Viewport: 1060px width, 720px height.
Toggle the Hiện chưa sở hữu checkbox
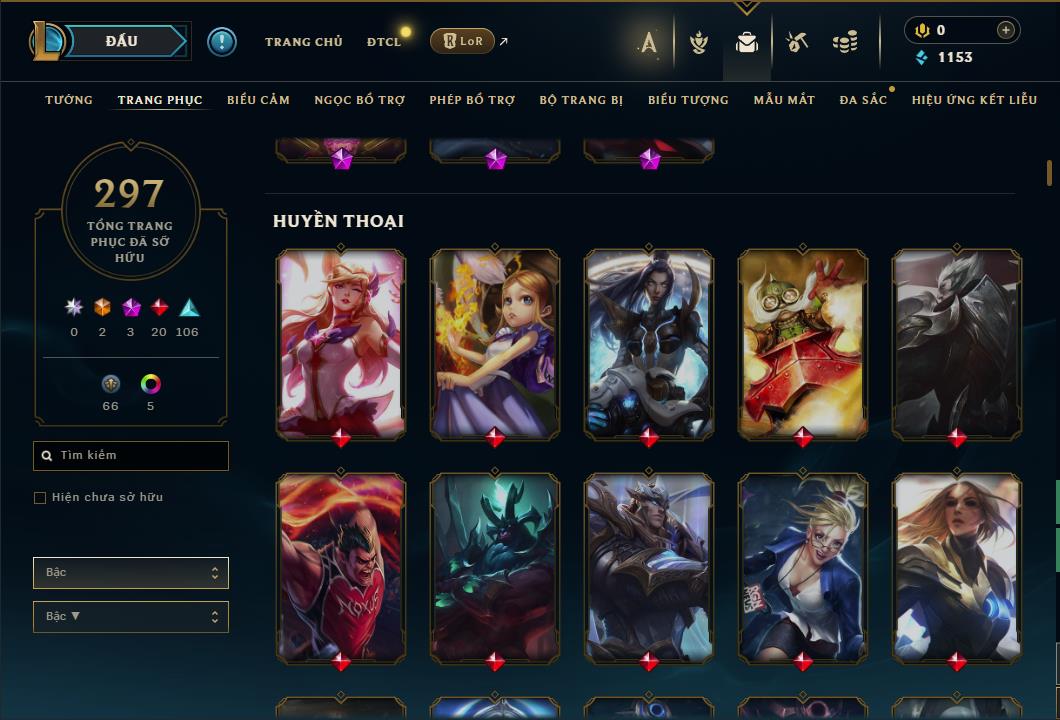coord(40,498)
